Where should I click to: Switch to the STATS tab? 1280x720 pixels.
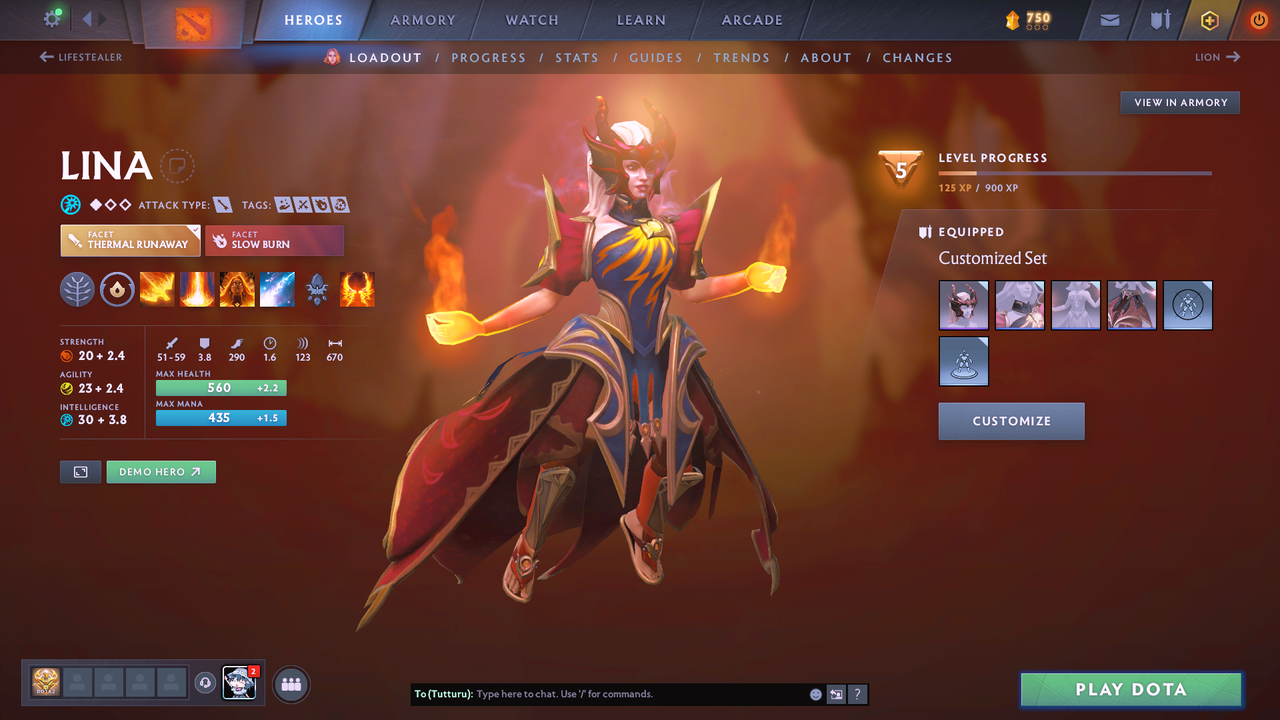coord(577,57)
